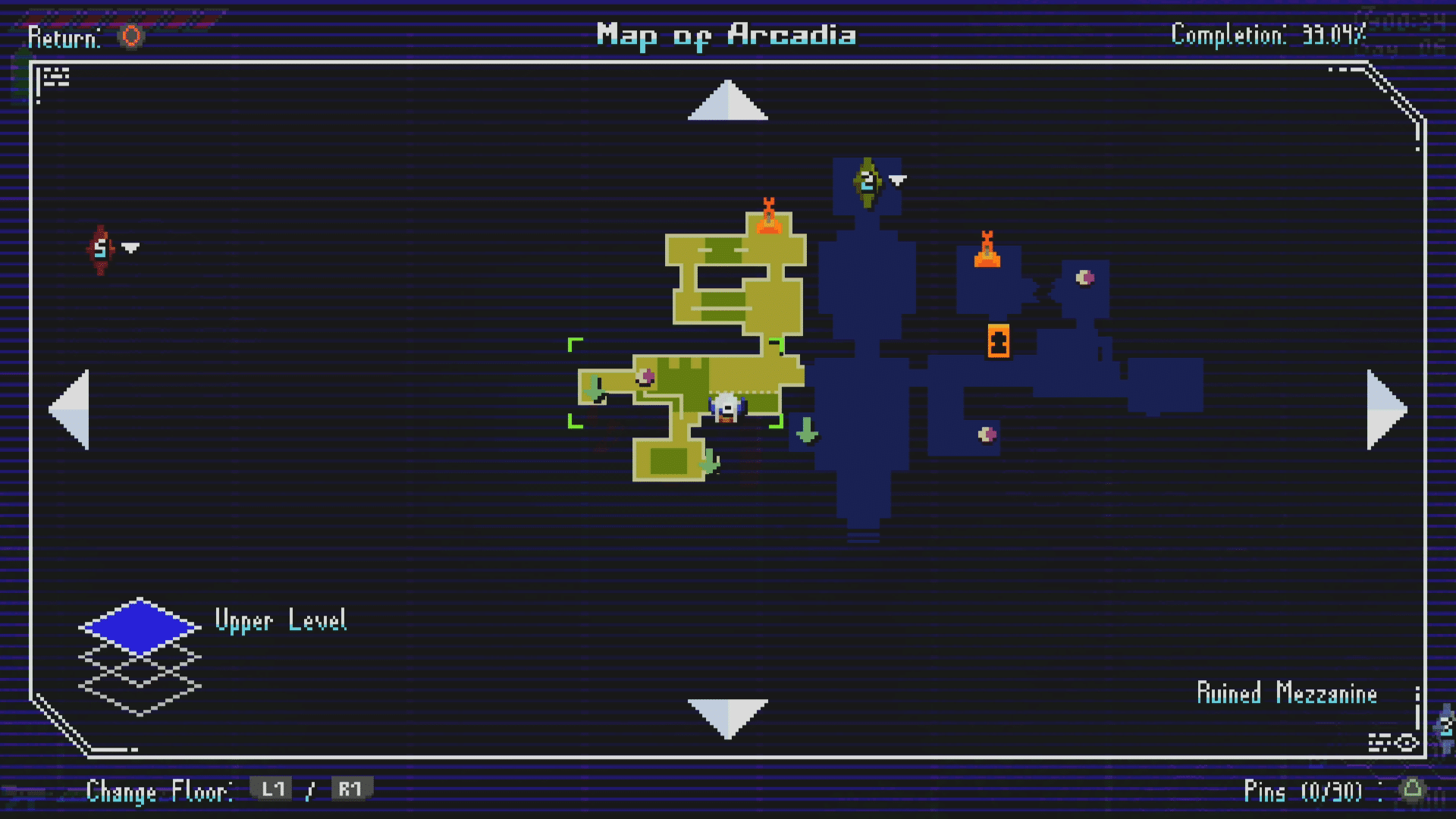Pan the map down with the bottom arrow
1456x819 pixels.
[x=727, y=717]
